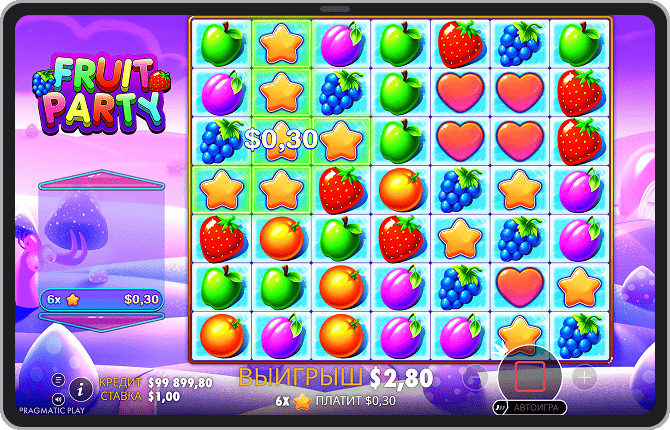
Task: Open the Автоигра autoplay settings
Action: tap(530, 408)
